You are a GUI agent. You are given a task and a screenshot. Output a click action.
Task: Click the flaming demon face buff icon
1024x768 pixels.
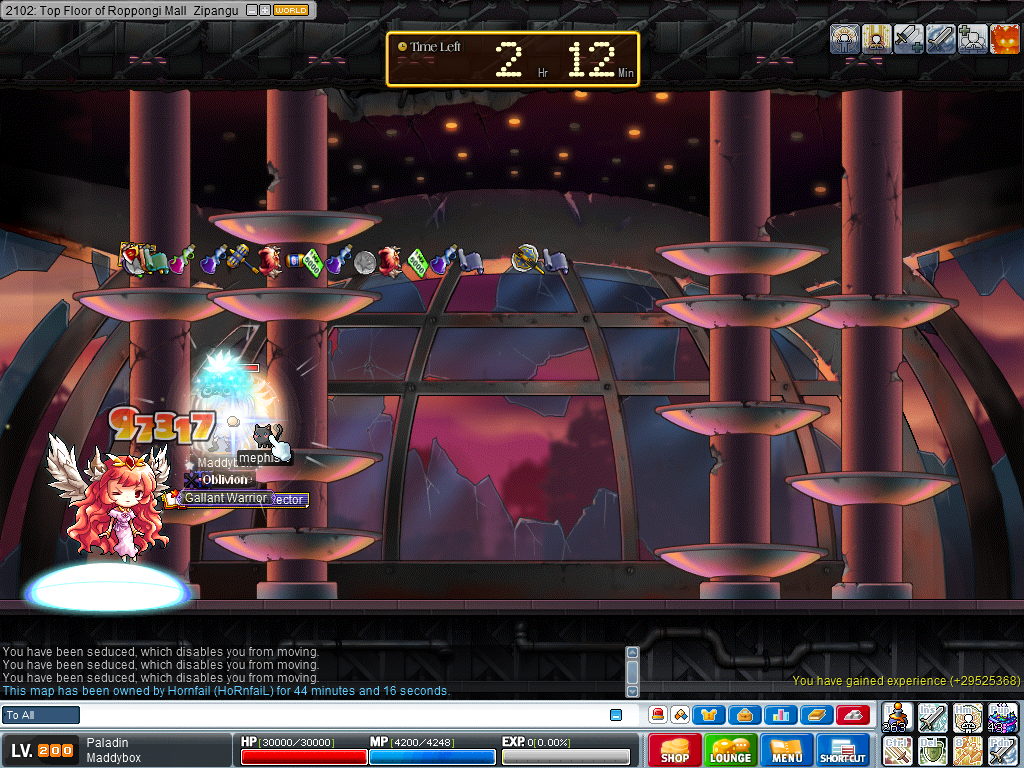(1005, 39)
